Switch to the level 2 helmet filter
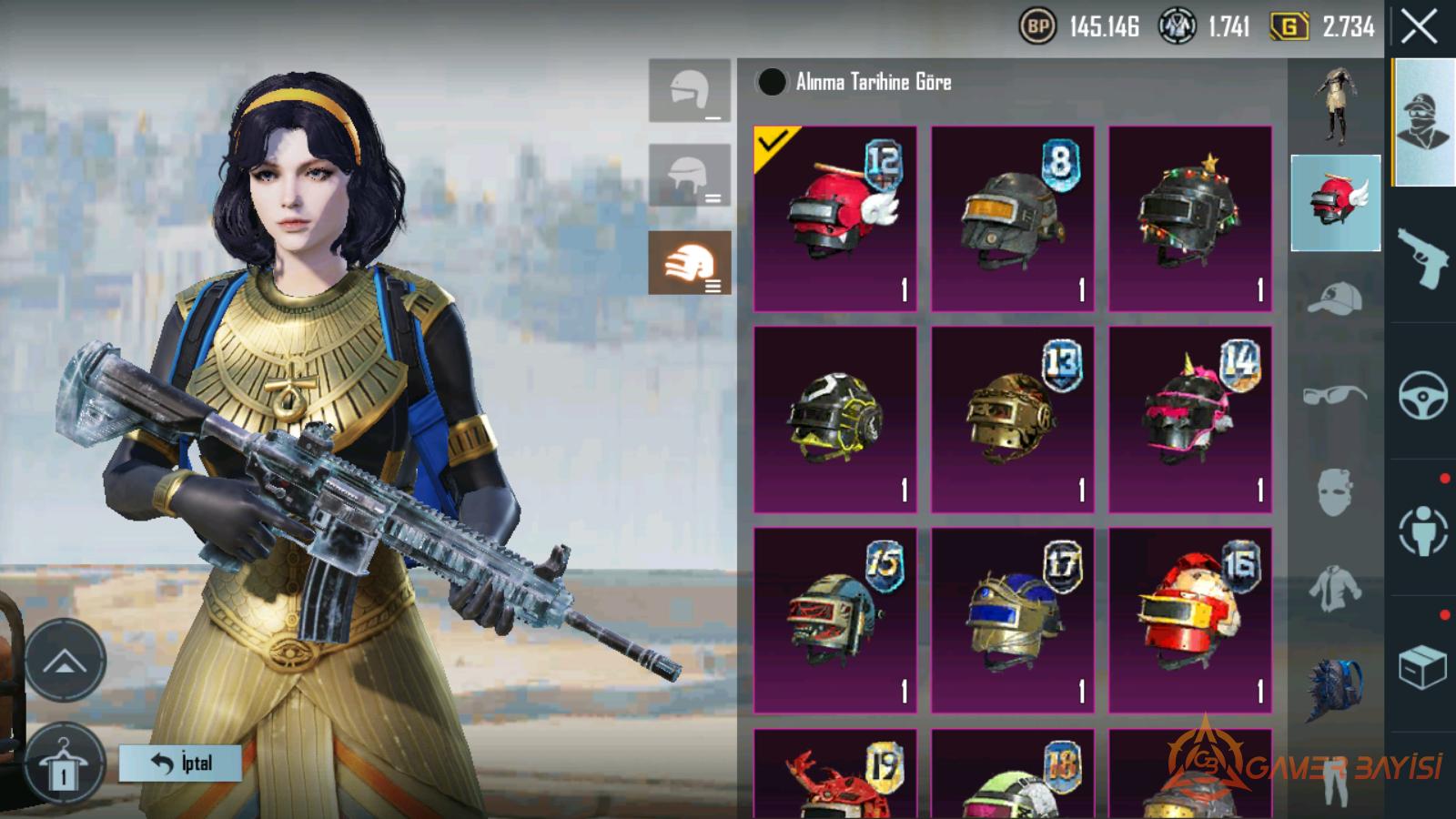The width and height of the screenshot is (1456, 819). coord(689,176)
